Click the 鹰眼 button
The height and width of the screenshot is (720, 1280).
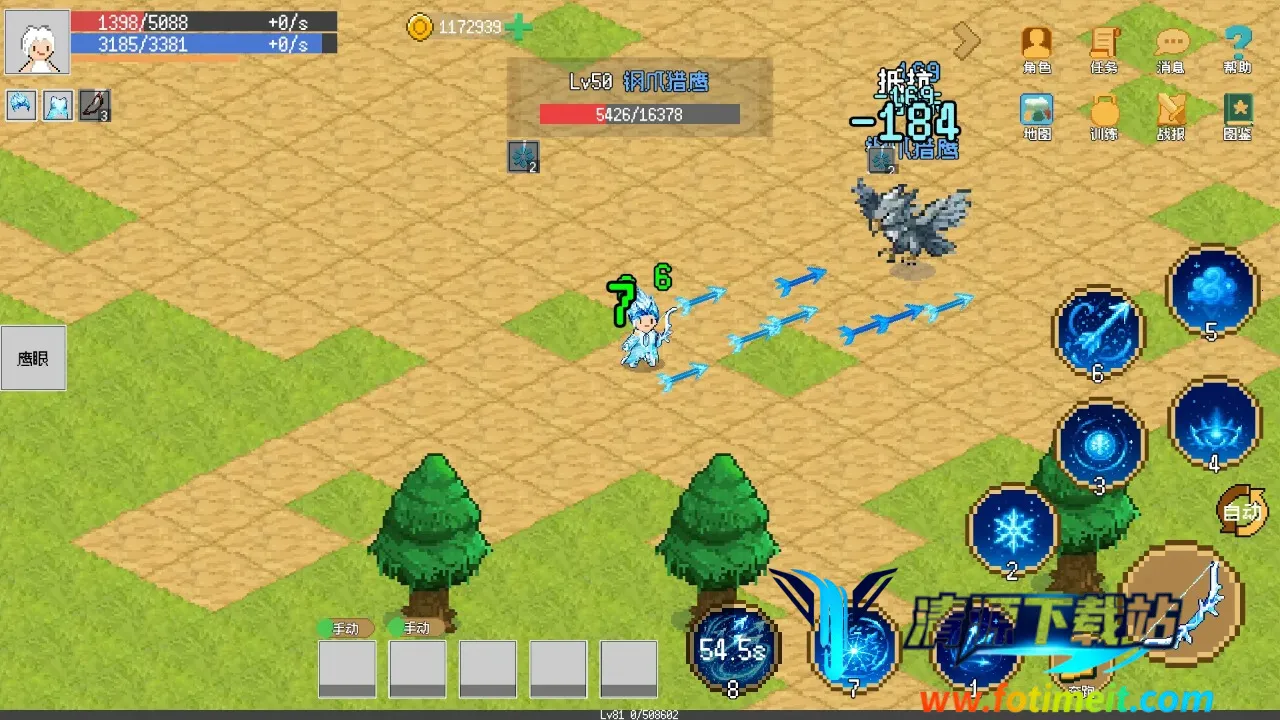[33, 358]
